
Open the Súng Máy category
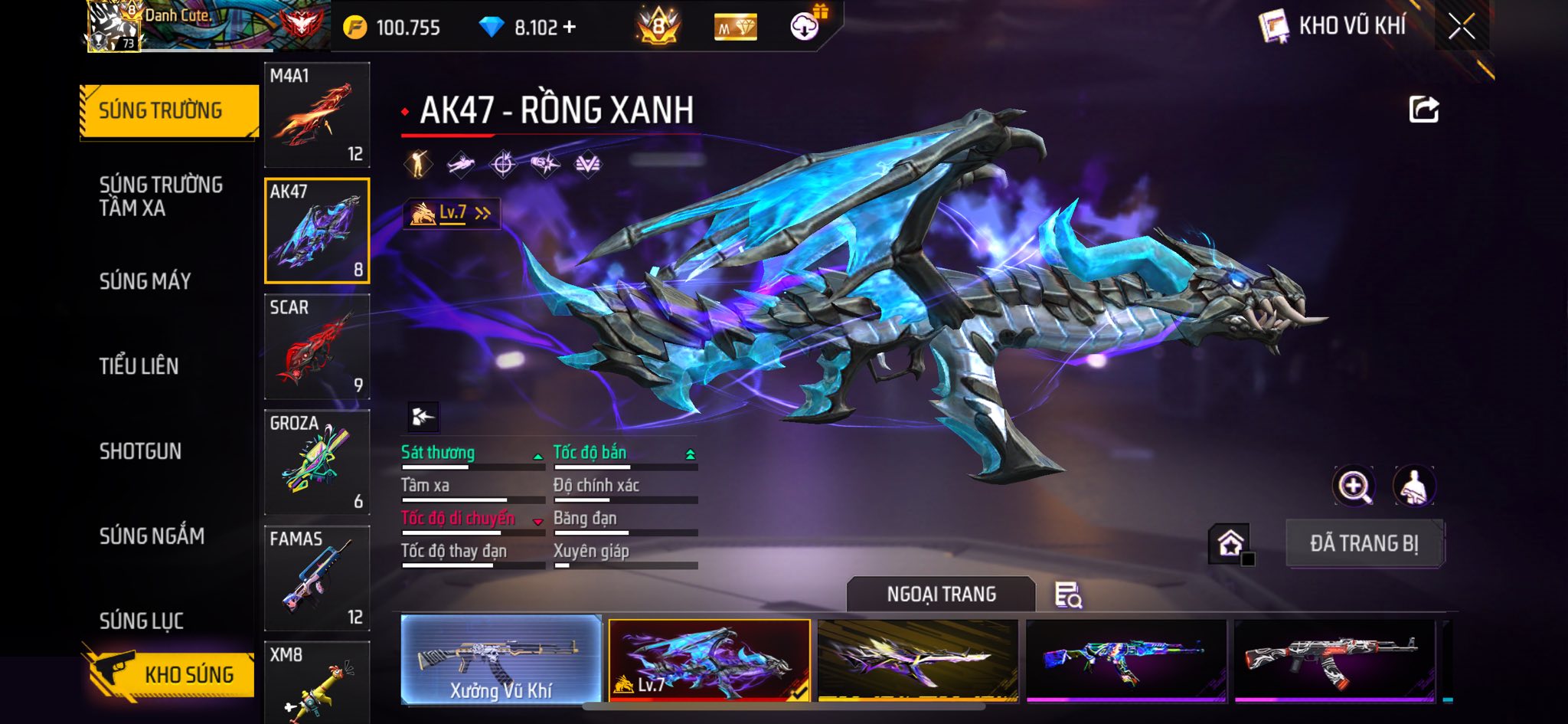tap(145, 281)
